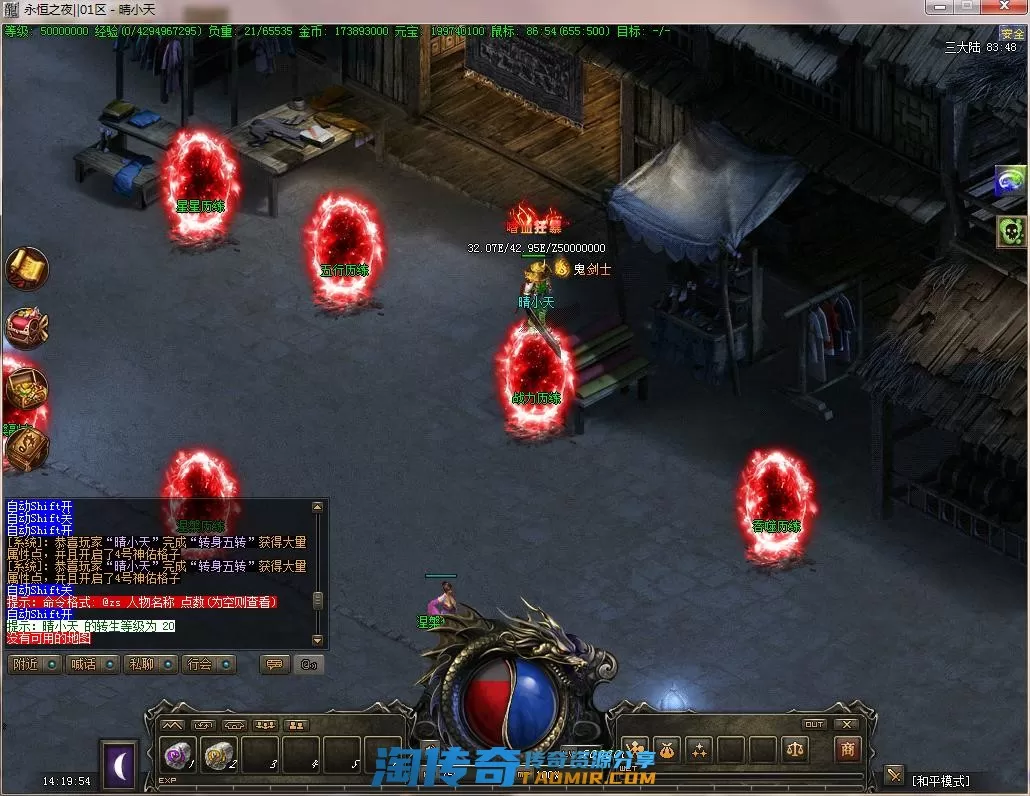Open the sparkling stars skills icon

(x=699, y=749)
